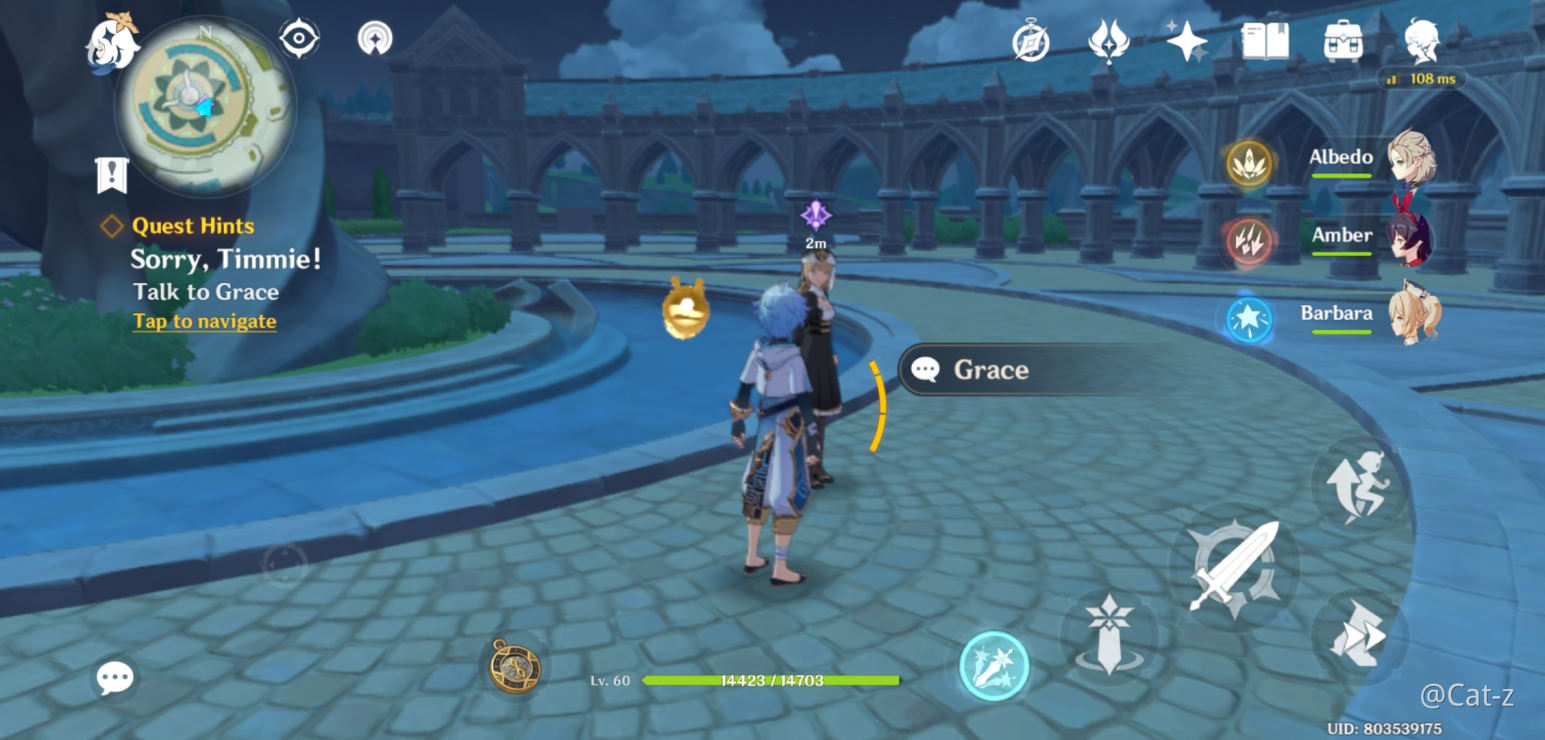This screenshot has height=740, width=1545.
Task: Tap the sprint dash button
Action: 1358,636
